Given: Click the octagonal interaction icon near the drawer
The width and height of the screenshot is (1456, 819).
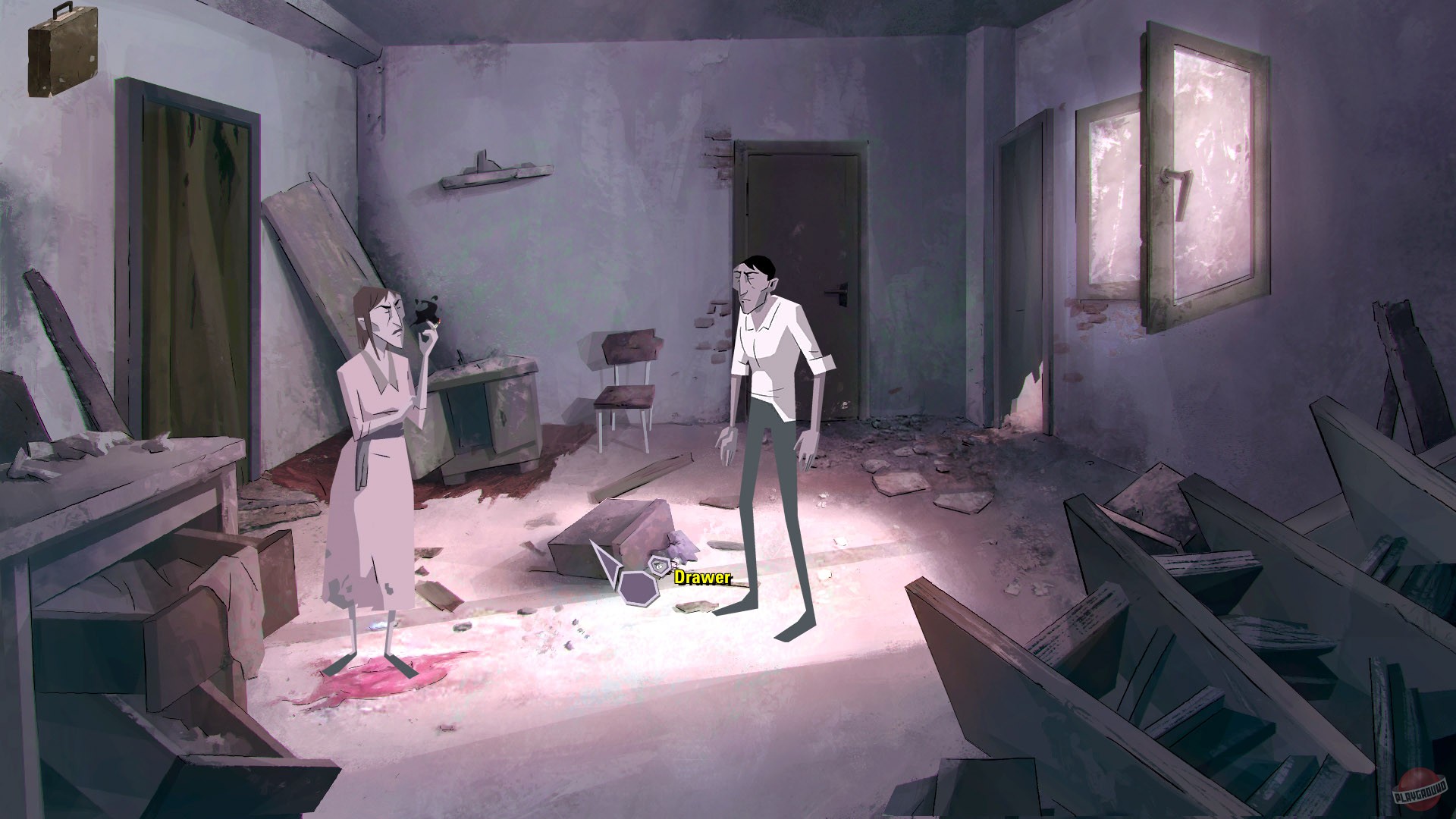Looking at the screenshot, I should 639,590.
